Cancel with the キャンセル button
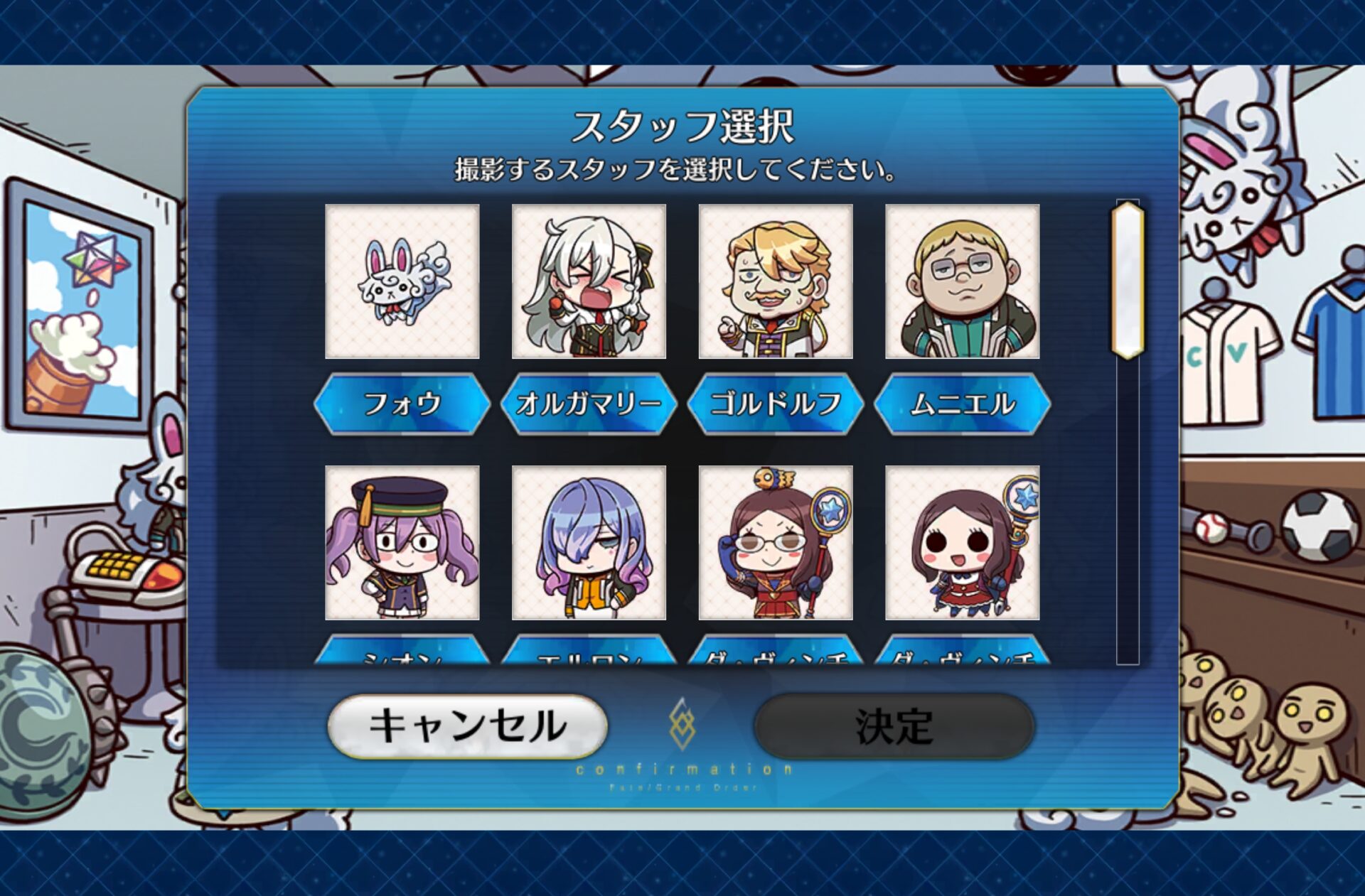 [x=467, y=726]
